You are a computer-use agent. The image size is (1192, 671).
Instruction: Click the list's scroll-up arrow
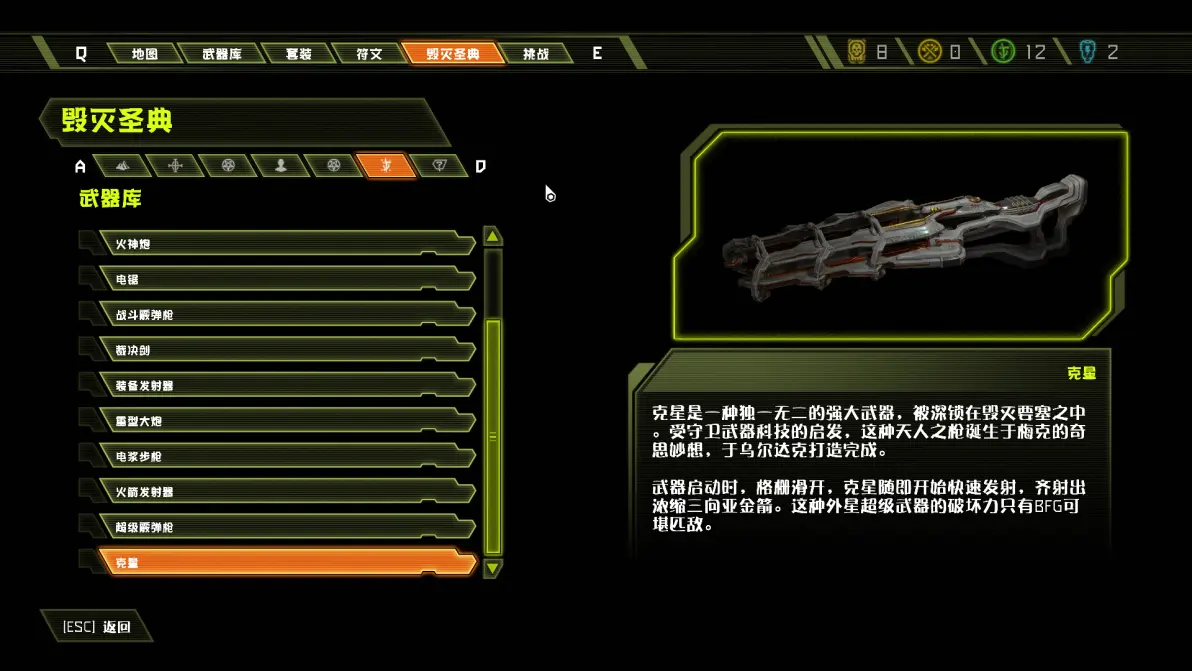tap(492, 237)
